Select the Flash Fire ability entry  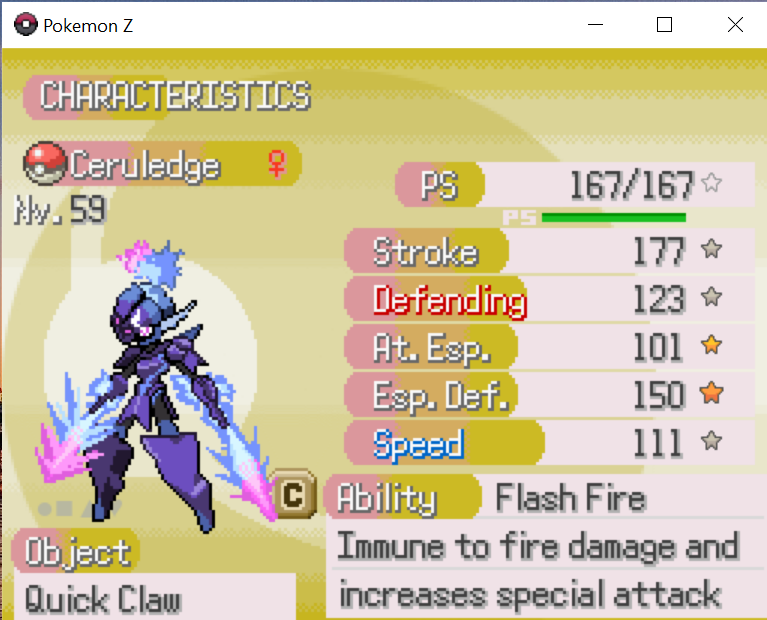coord(571,497)
